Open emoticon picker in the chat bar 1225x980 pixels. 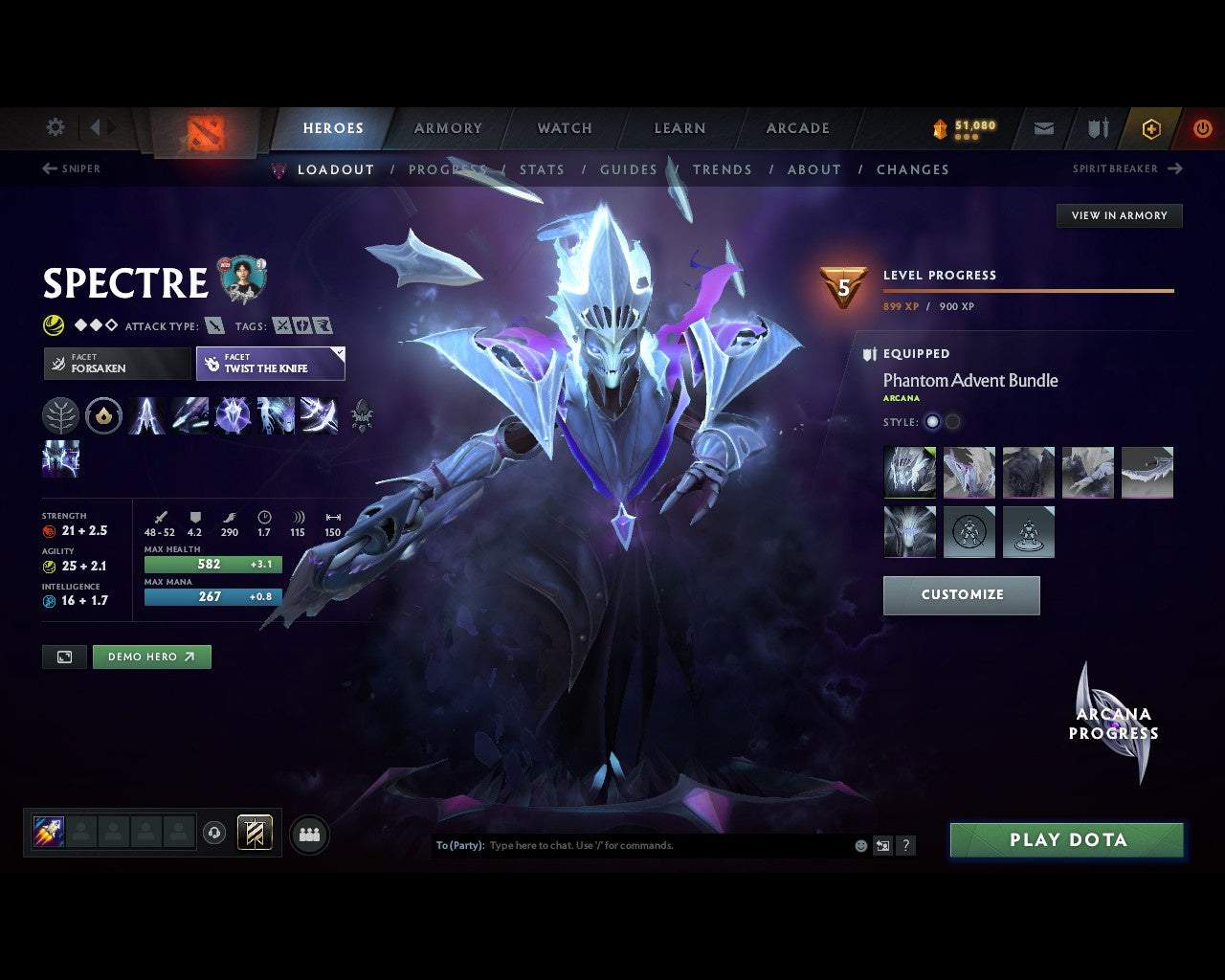[859, 845]
